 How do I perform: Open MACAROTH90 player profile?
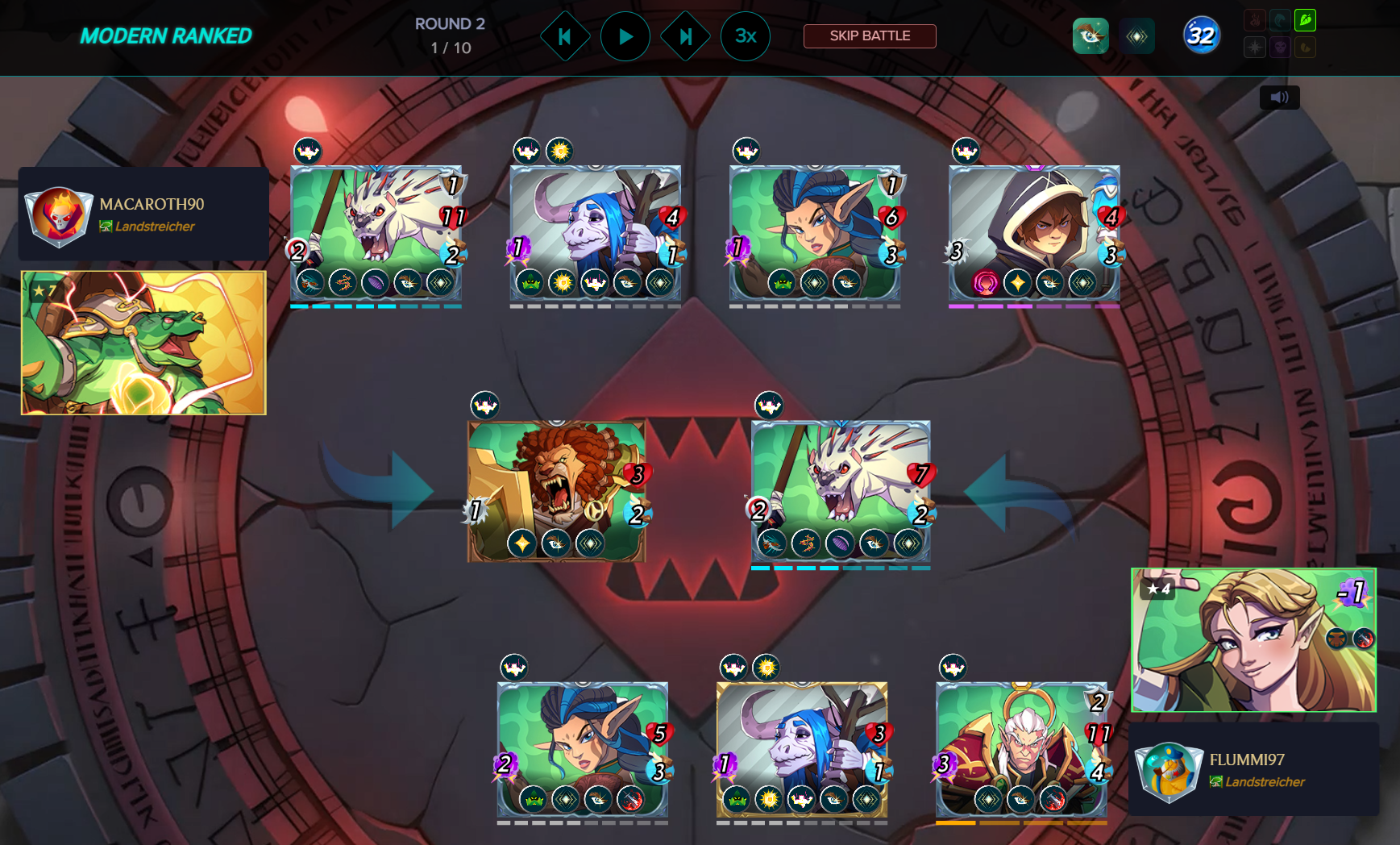pyautogui.click(x=152, y=204)
